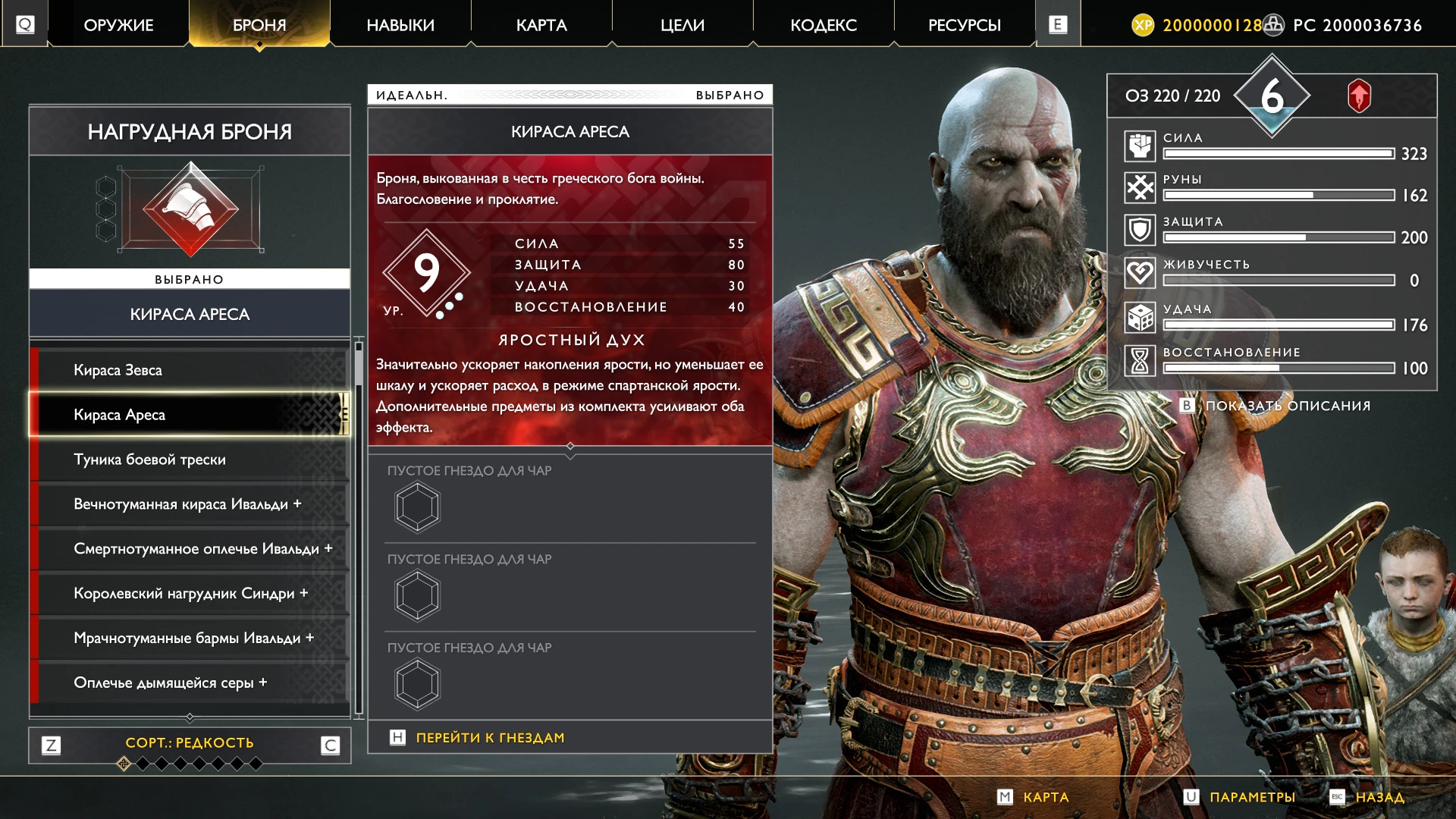Open the first empty enchantment socket
This screenshot has height=819, width=1456.
point(417,507)
